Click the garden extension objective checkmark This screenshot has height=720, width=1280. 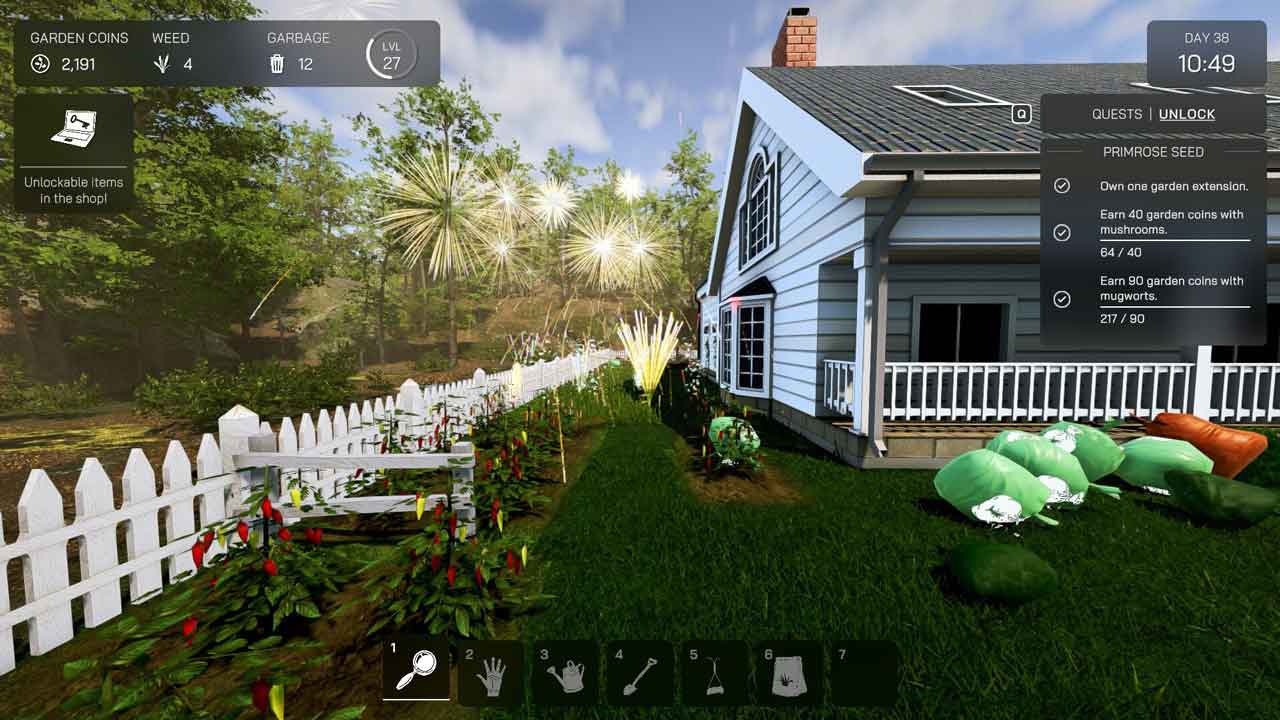[1062, 186]
